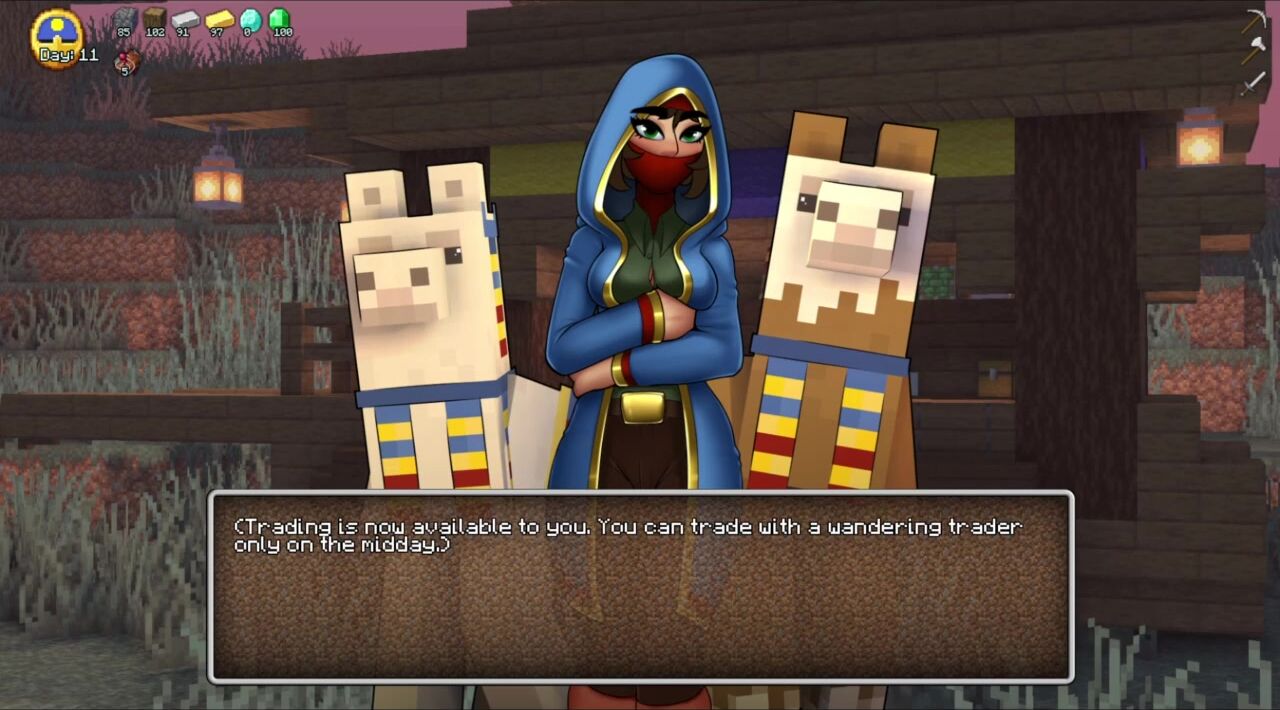Select the sword tool icon
Viewport: 1280px width, 710px height.
click(x=1254, y=83)
